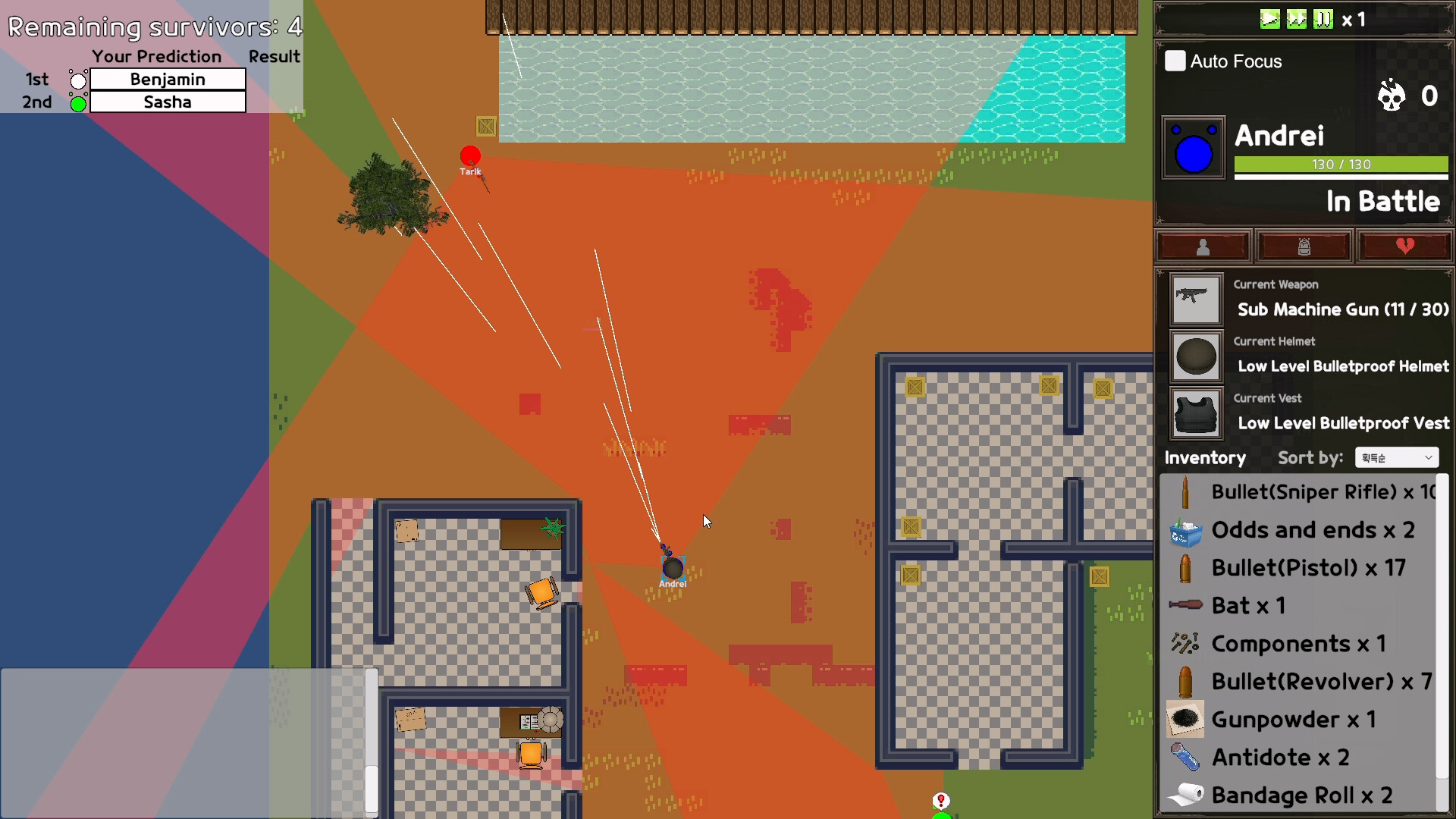This screenshot has width=1456, height=819.
Task: Open the Sort by dropdown
Action: click(x=1396, y=457)
